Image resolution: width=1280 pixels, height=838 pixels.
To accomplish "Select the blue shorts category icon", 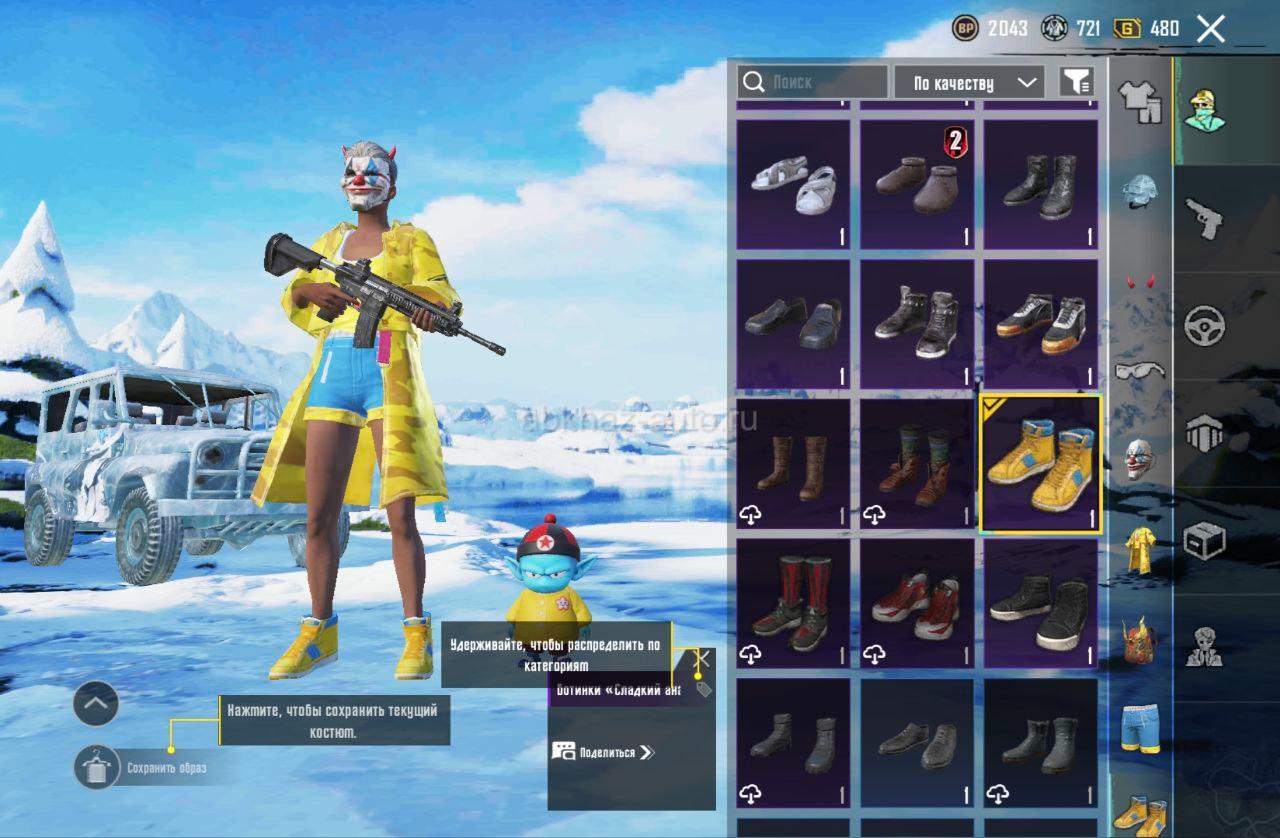I will 1139,728.
